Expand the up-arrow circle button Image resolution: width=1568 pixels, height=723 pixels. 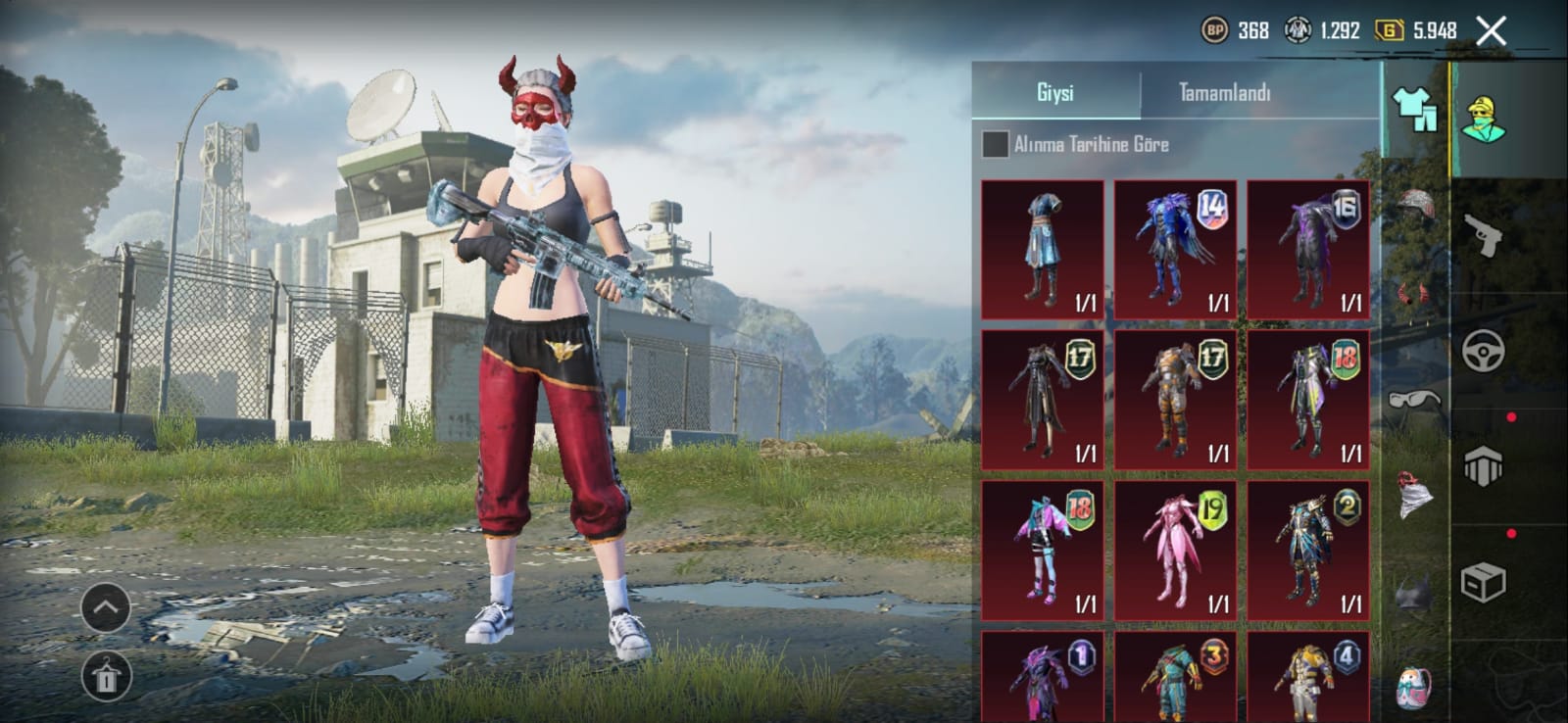pos(106,608)
